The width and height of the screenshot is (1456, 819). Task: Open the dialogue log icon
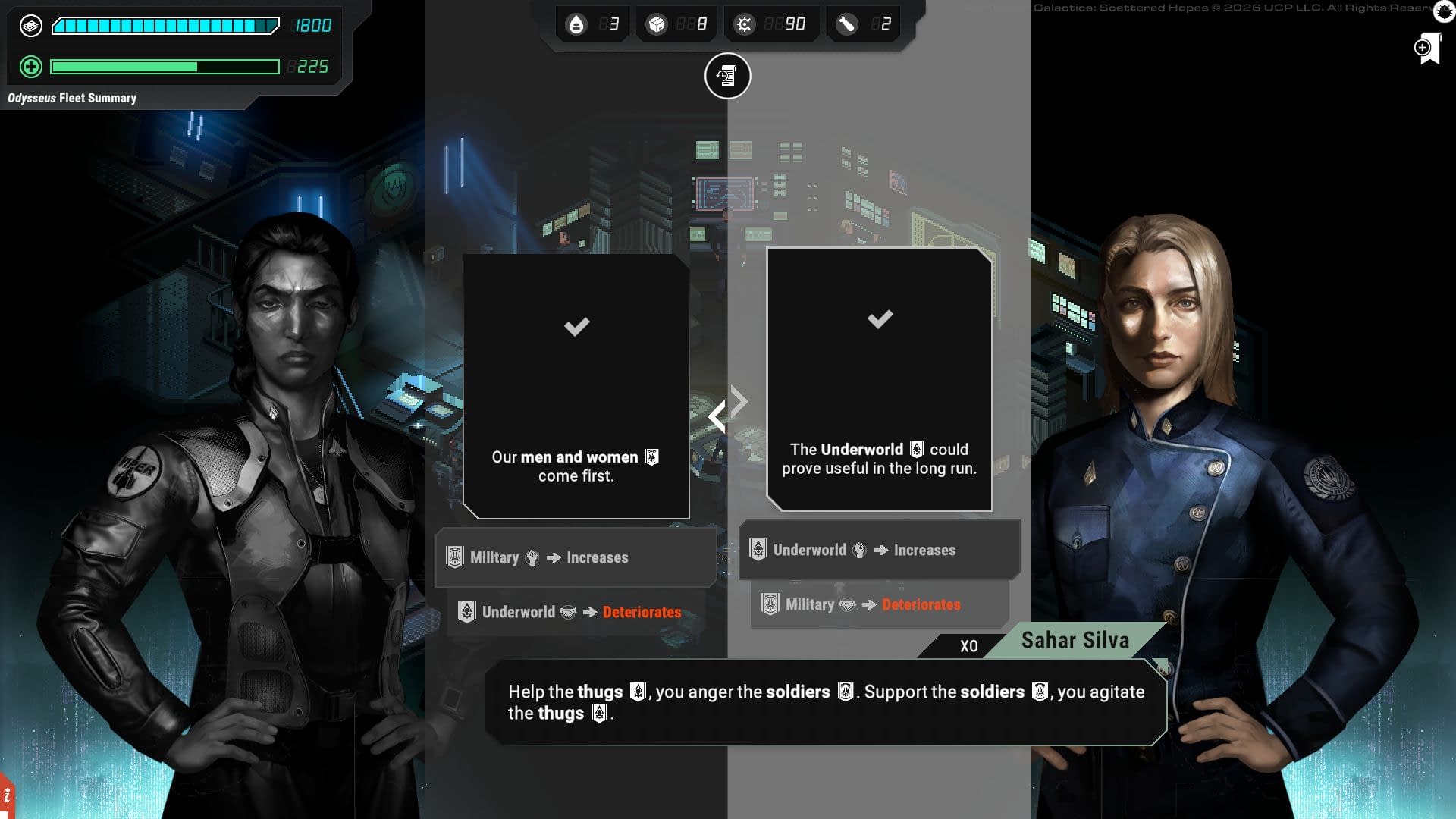coord(727,76)
